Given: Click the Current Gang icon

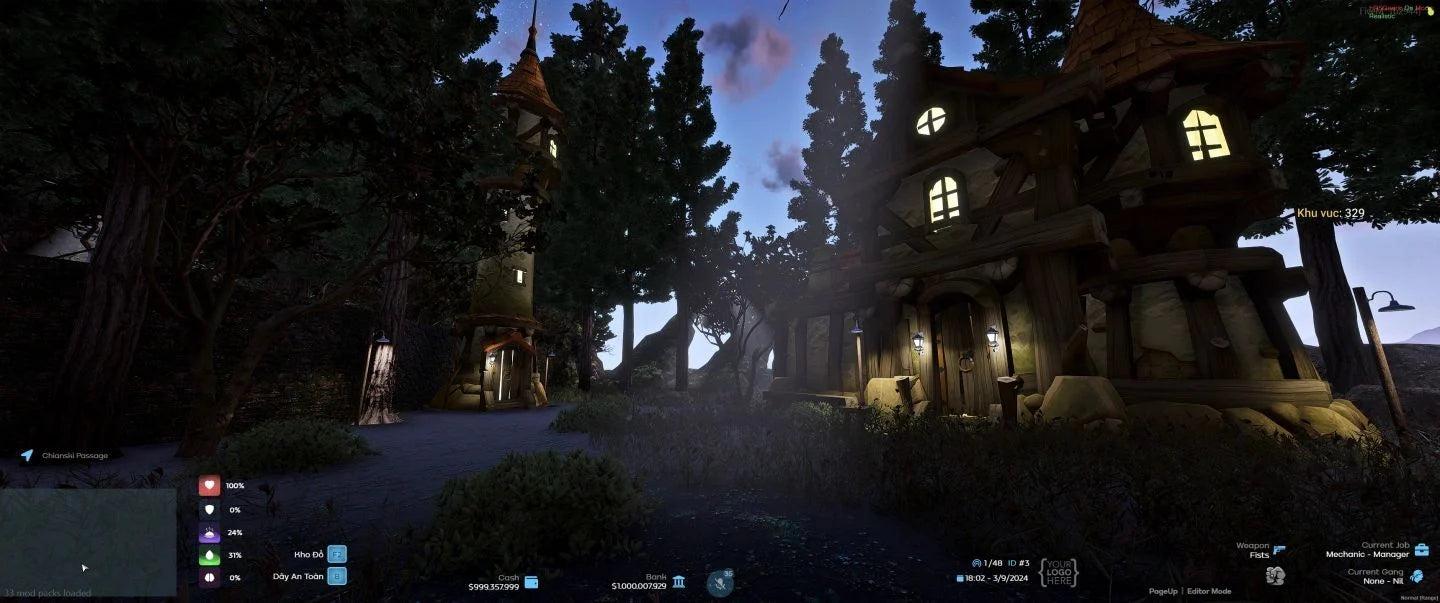Looking at the screenshot, I should click(1416, 576).
